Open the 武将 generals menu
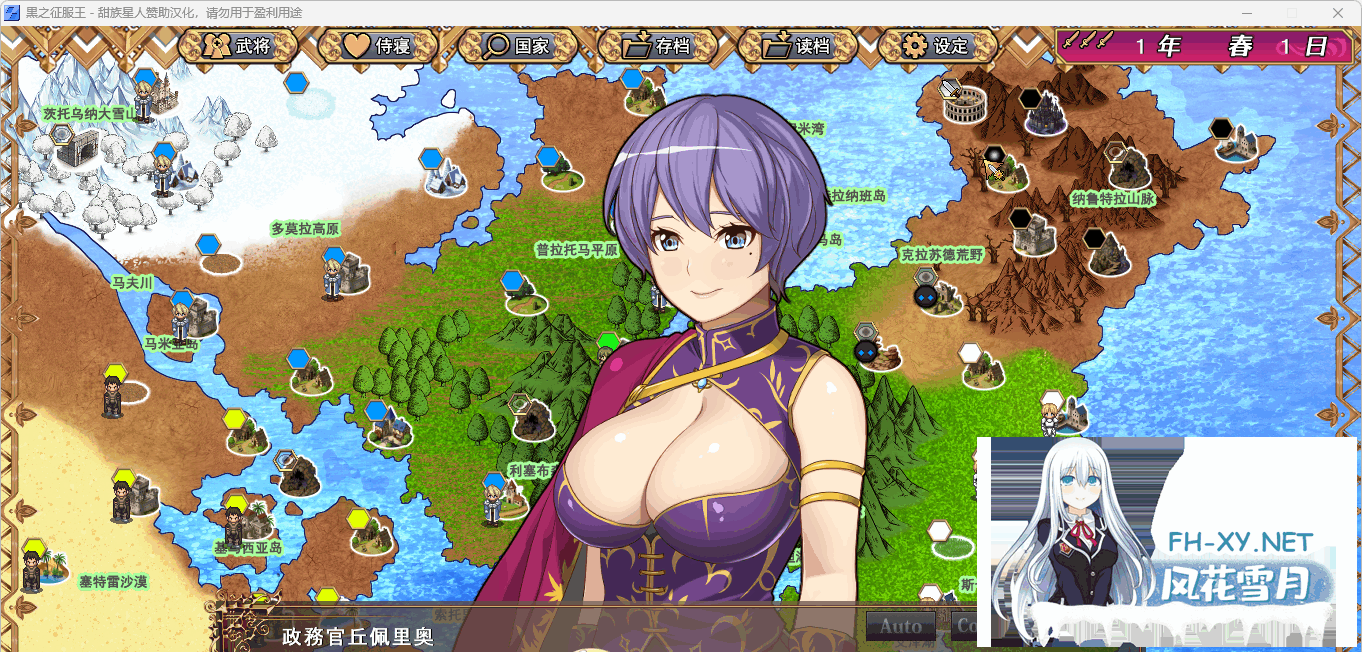The width and height of the screenshot is (1362, 652). point(238,46)
